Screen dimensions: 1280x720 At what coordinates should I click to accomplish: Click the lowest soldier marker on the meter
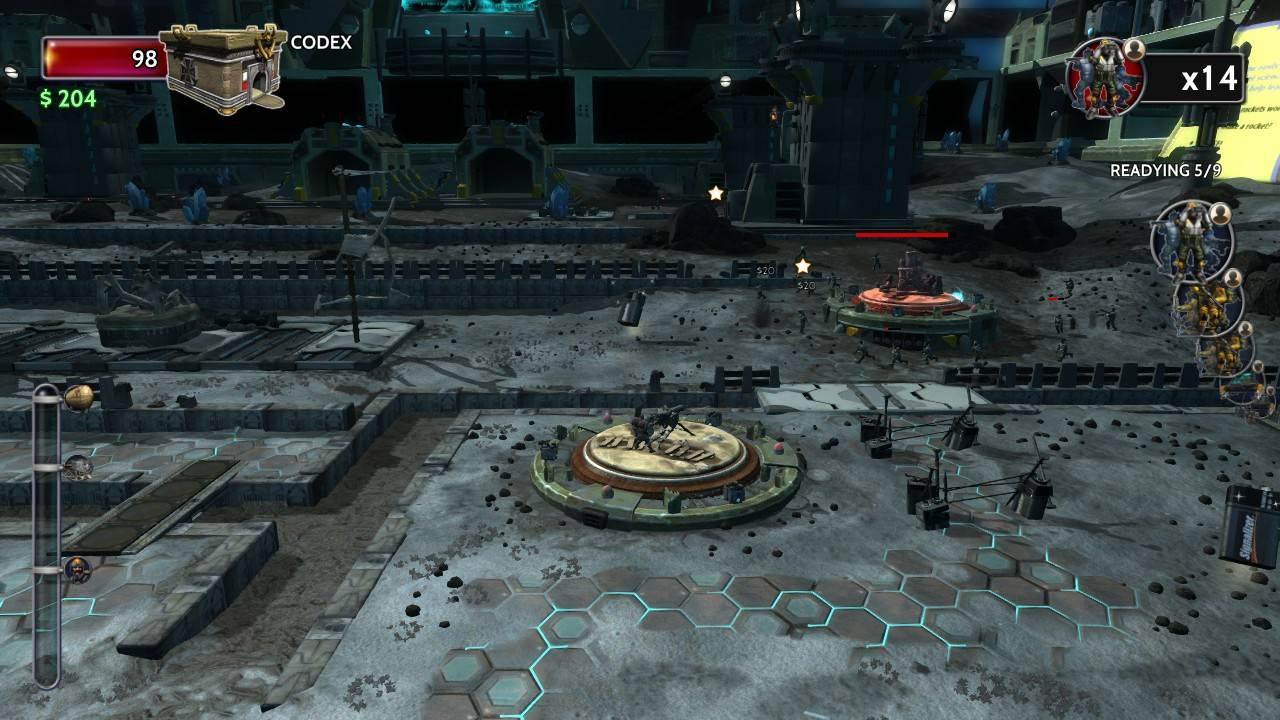coord(77,571)
